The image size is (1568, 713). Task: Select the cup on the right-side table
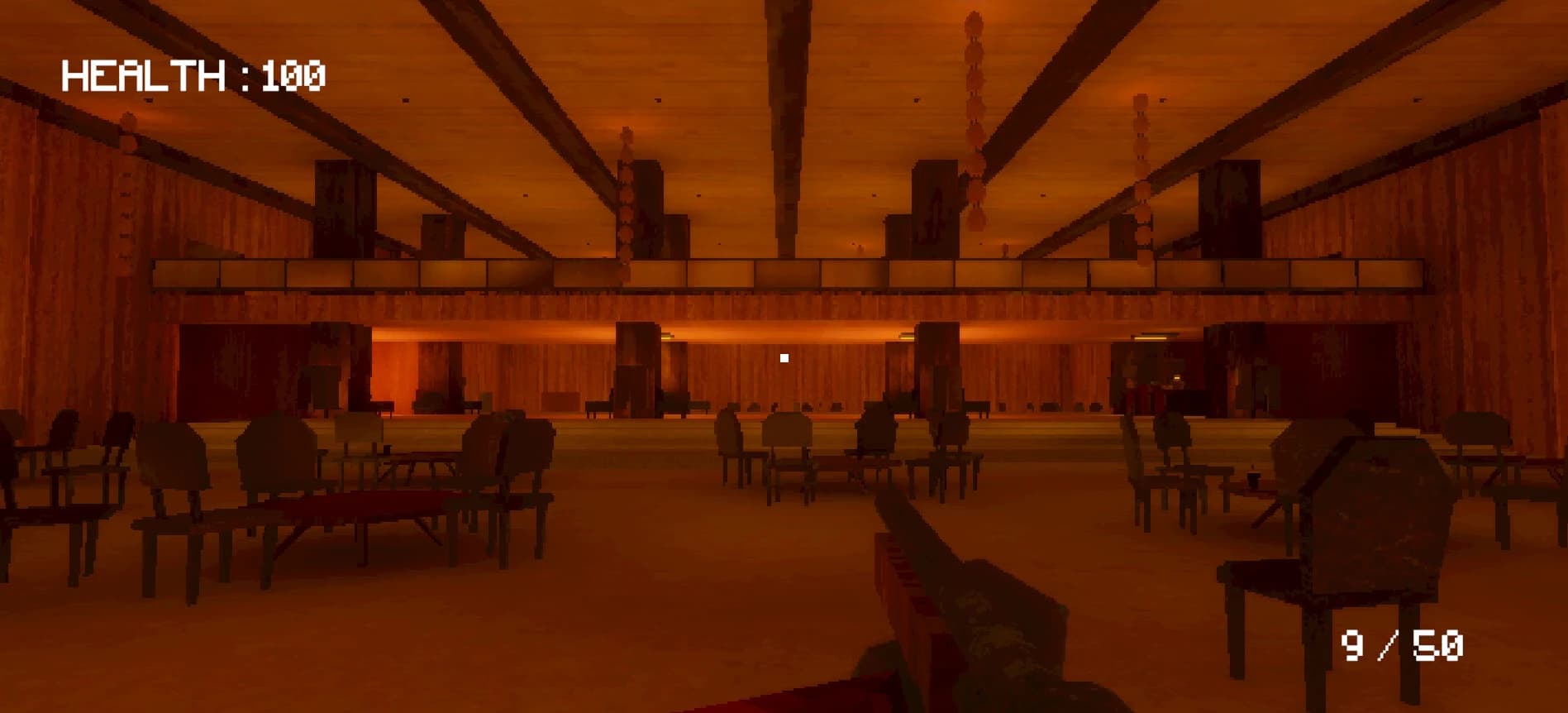click(x=1253, y=478)
